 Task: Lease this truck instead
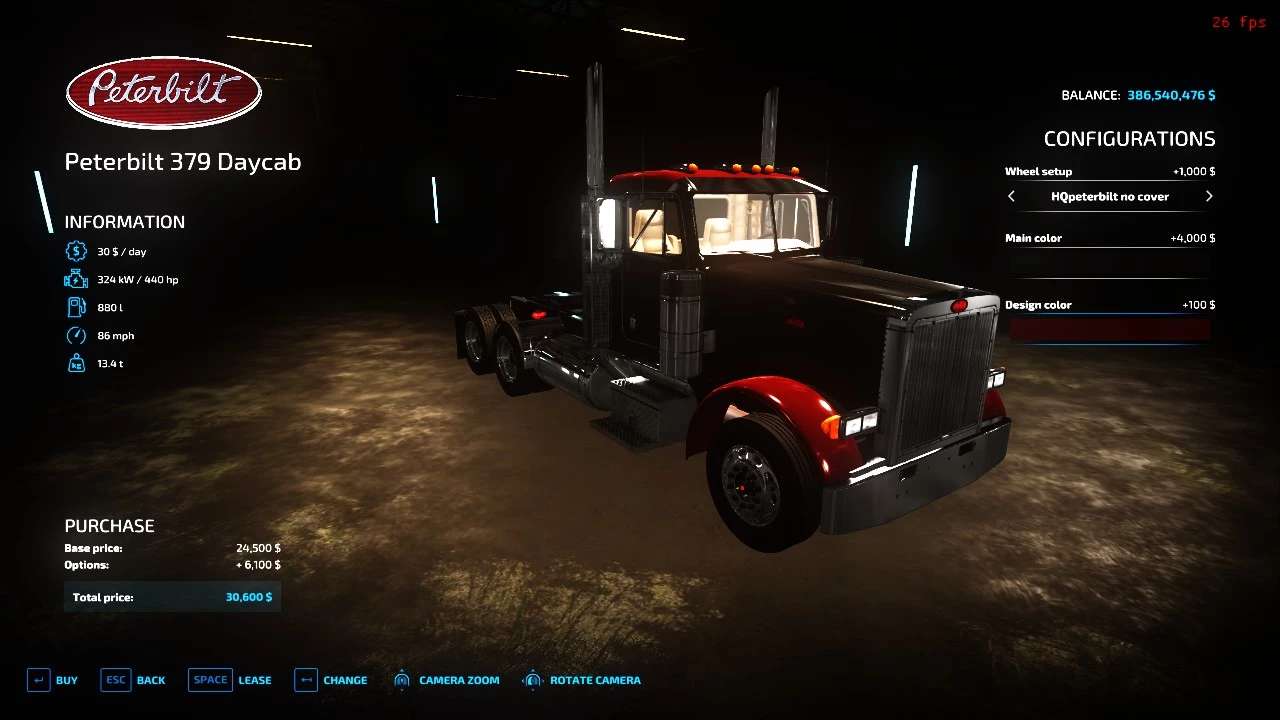point(230,680)
